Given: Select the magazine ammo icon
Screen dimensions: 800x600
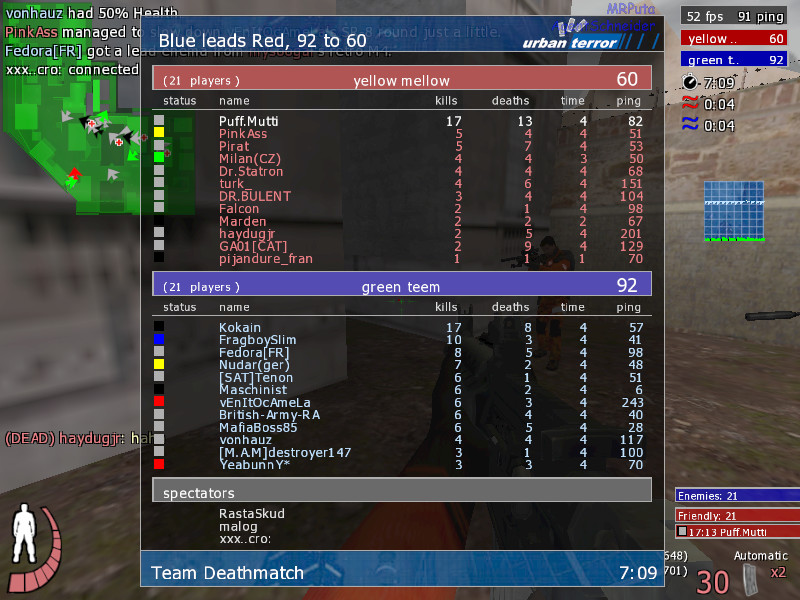Looking at the screenshot, I should (748, 577).
